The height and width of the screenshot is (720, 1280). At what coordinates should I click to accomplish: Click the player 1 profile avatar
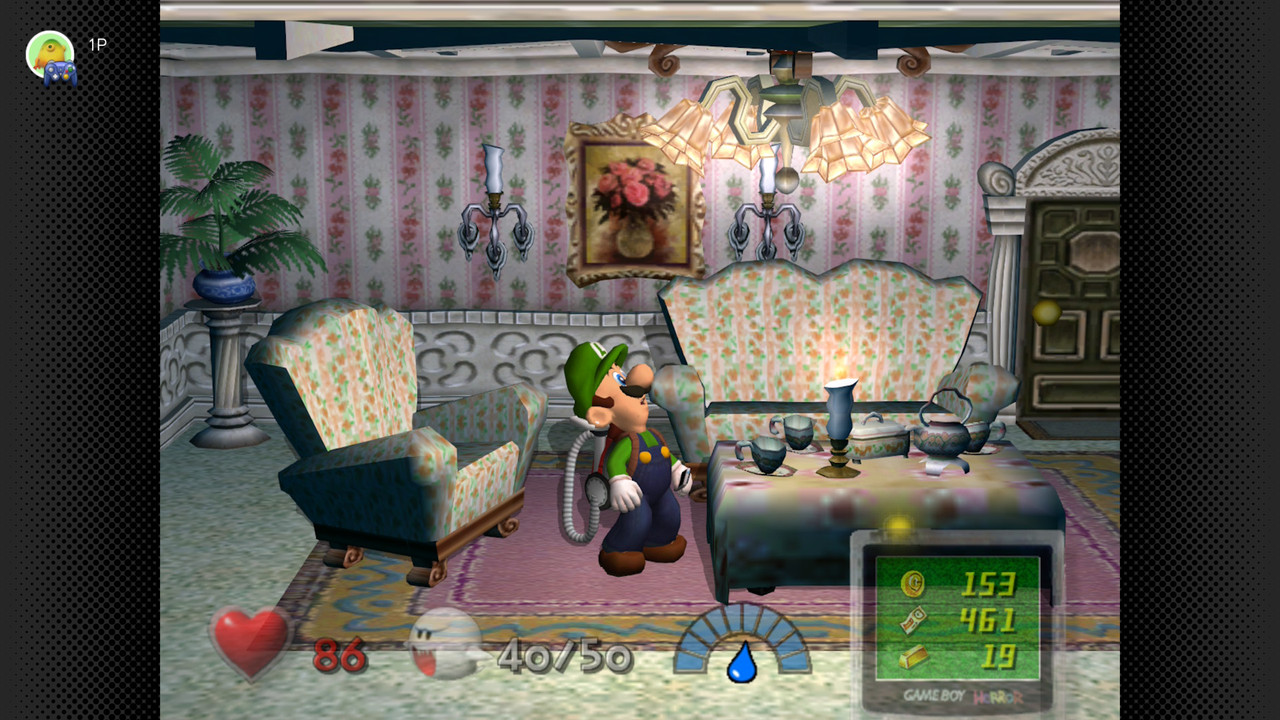51,56
